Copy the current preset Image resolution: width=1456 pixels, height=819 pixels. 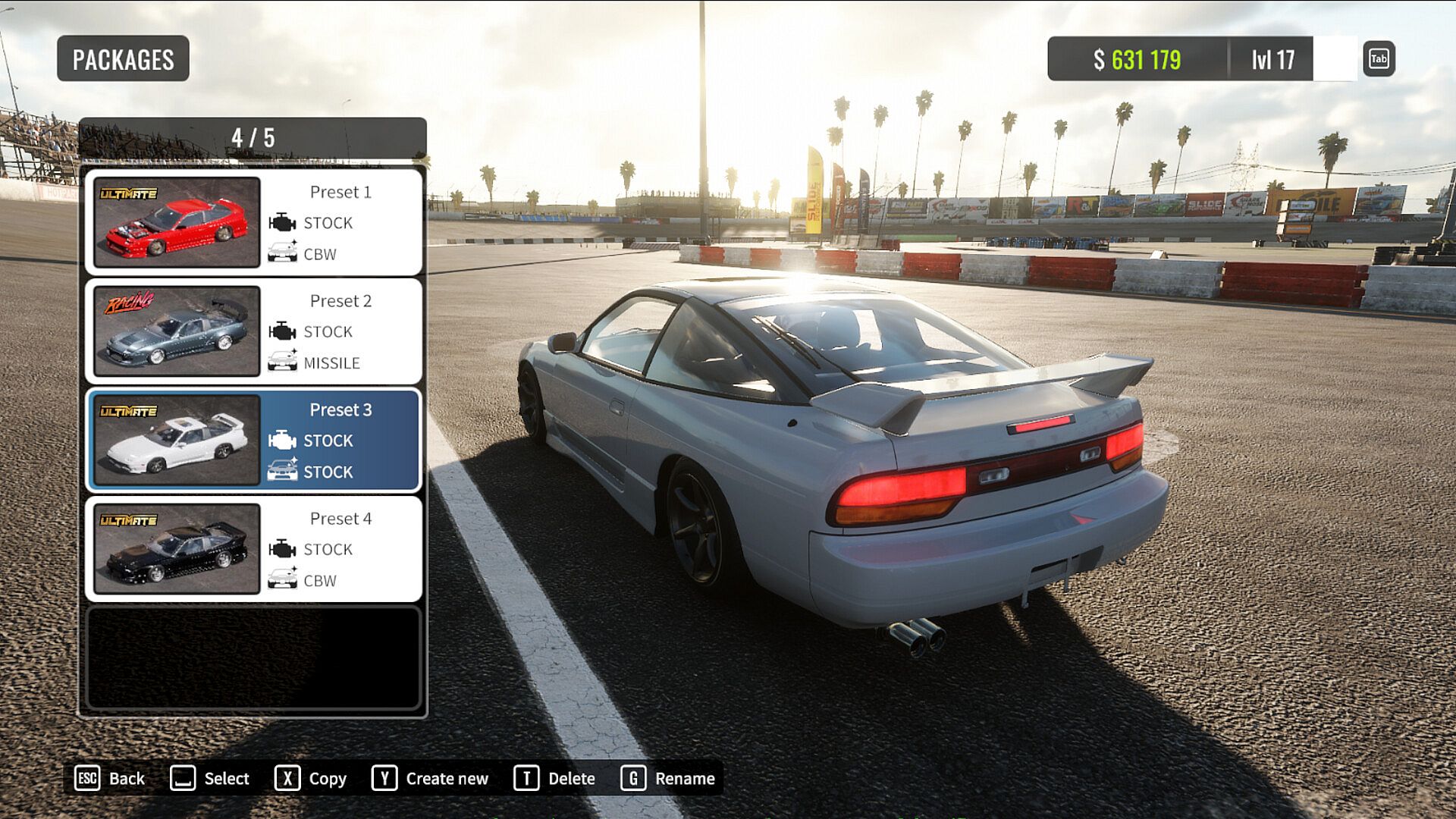pyautogui.click(x=311, y=778)
